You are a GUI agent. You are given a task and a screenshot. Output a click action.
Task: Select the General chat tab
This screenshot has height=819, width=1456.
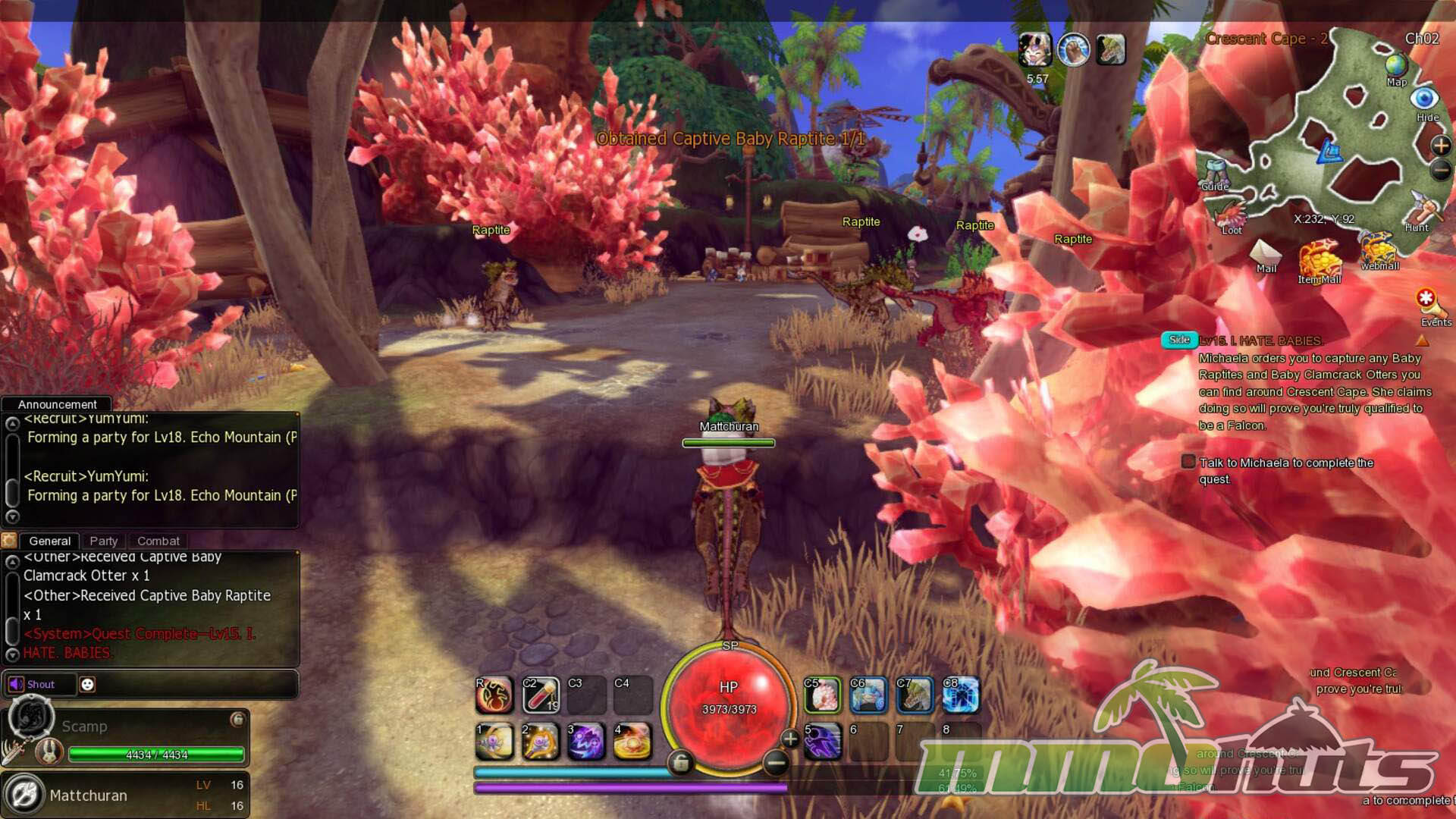click(50, 541)
